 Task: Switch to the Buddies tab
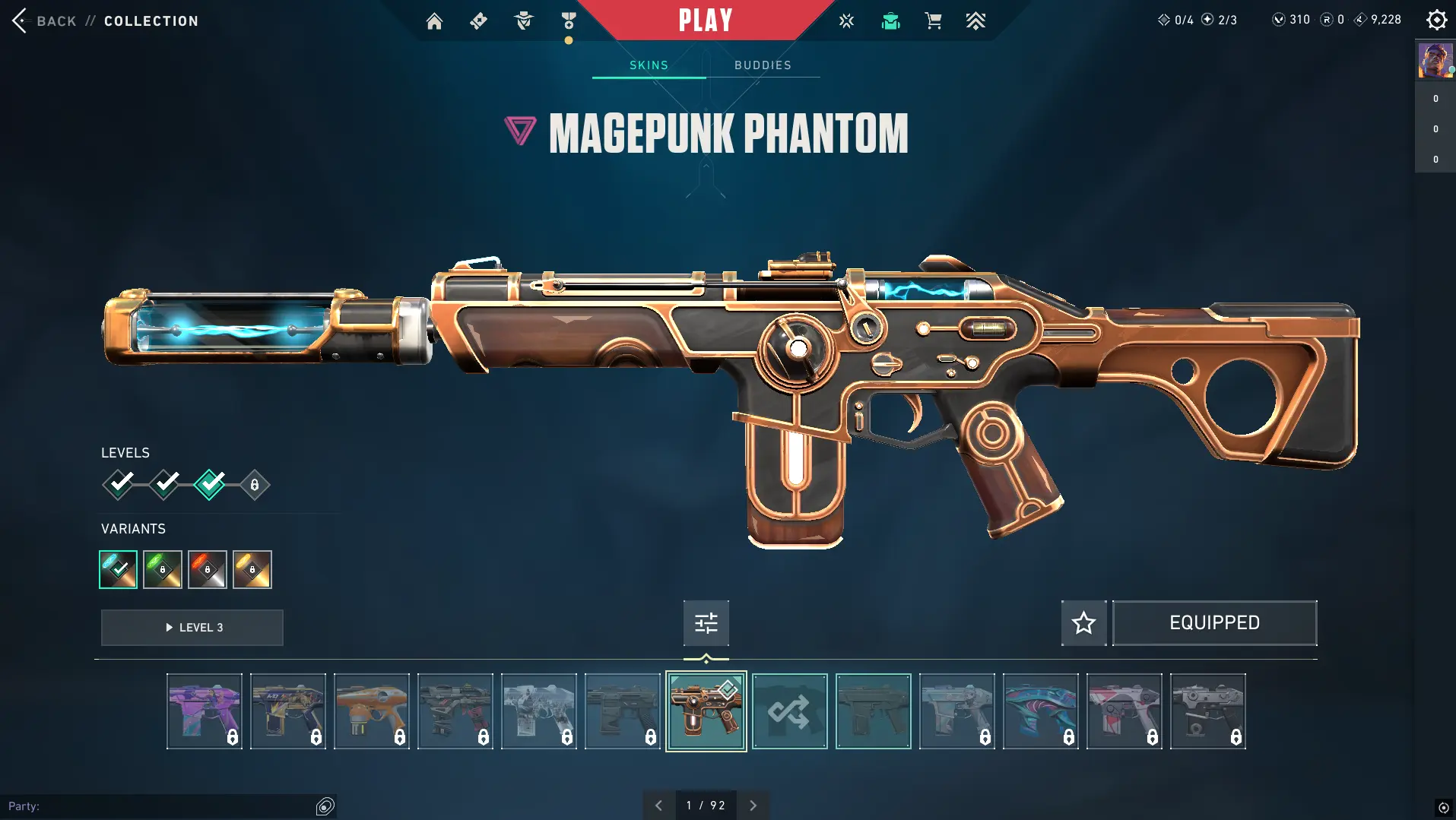click(763, 65)
